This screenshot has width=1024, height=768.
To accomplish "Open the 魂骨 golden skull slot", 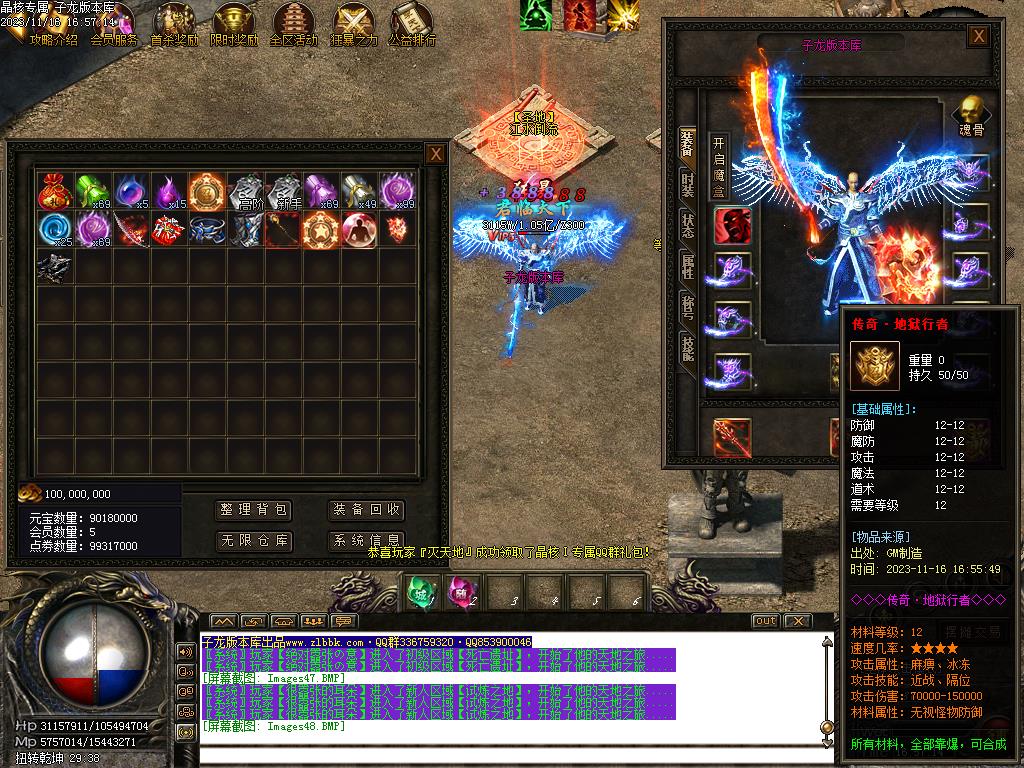I will tap(969, 115).
